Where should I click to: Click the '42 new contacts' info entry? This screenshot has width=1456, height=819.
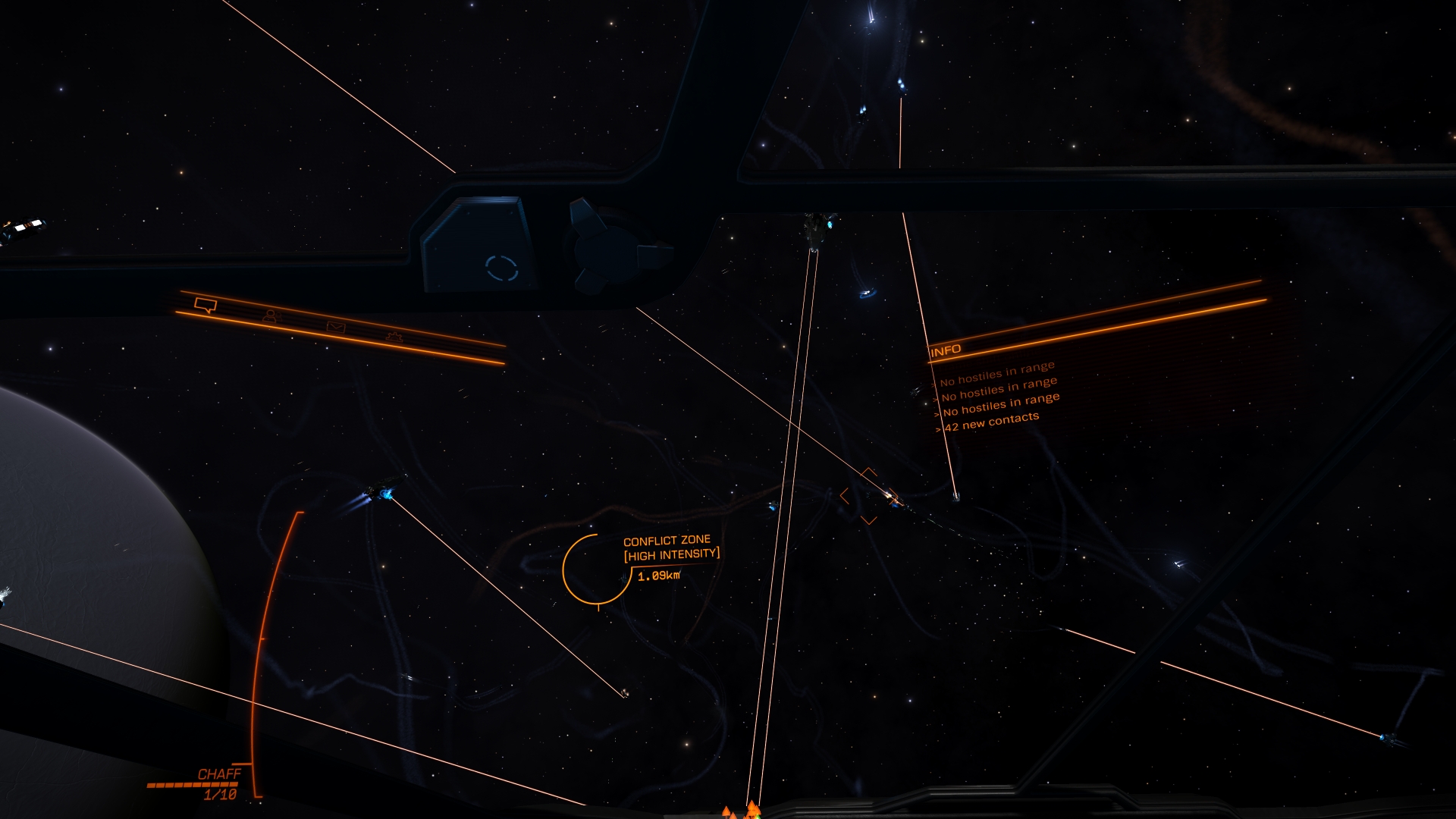point(991,422)
